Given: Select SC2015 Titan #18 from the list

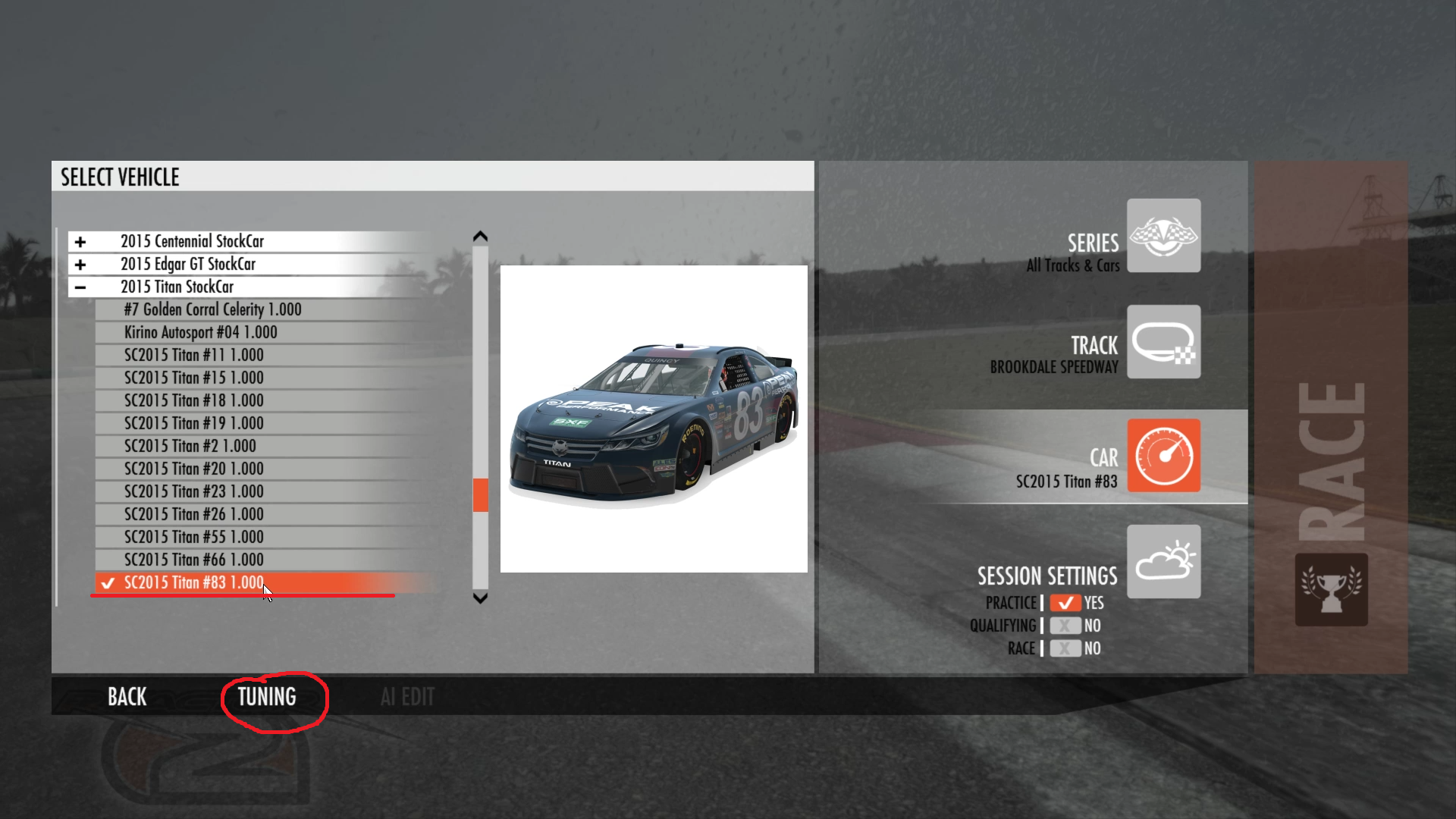Looking at the screenshot, I should click(x=194, y=400).
